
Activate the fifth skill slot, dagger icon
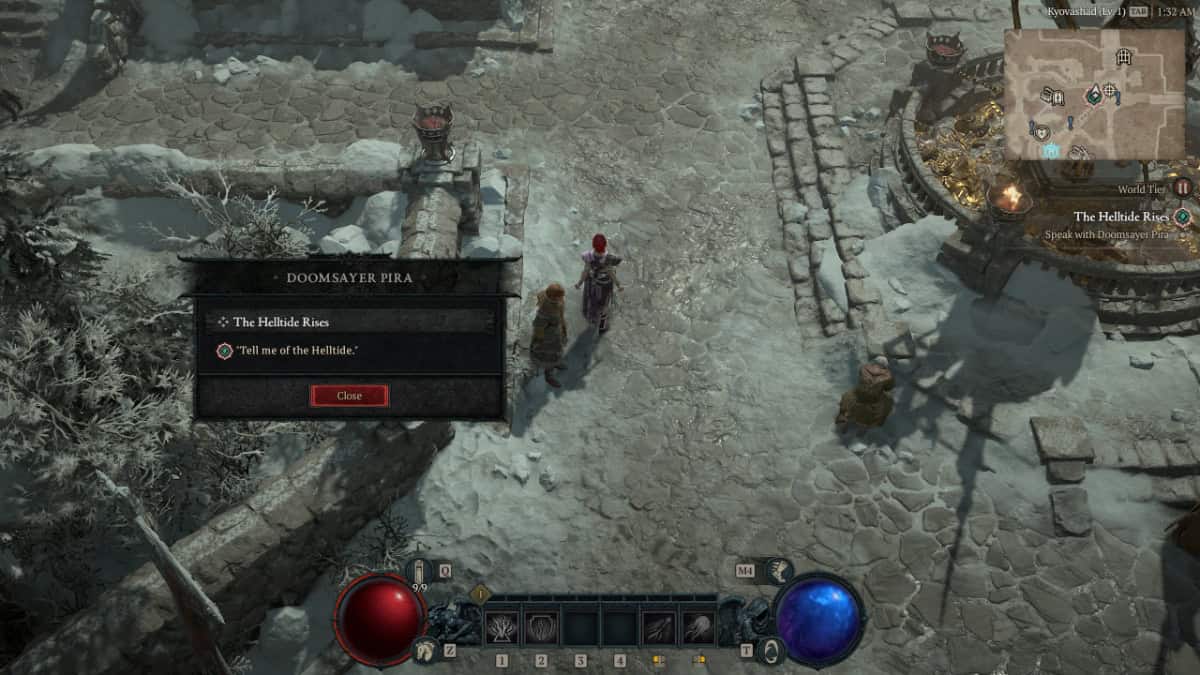click(658, 628)
